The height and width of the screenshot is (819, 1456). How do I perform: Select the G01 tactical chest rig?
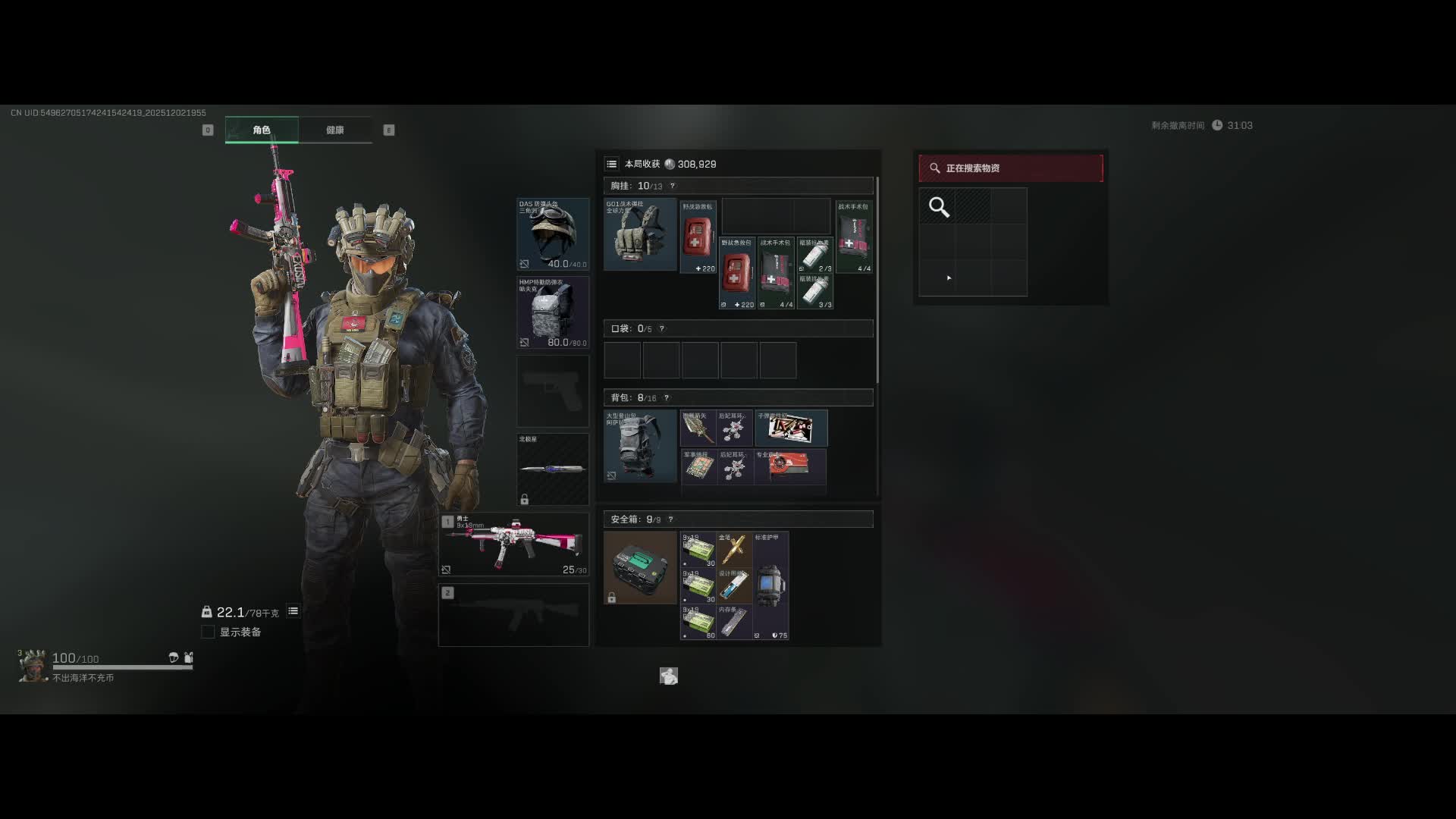[640, 234]
